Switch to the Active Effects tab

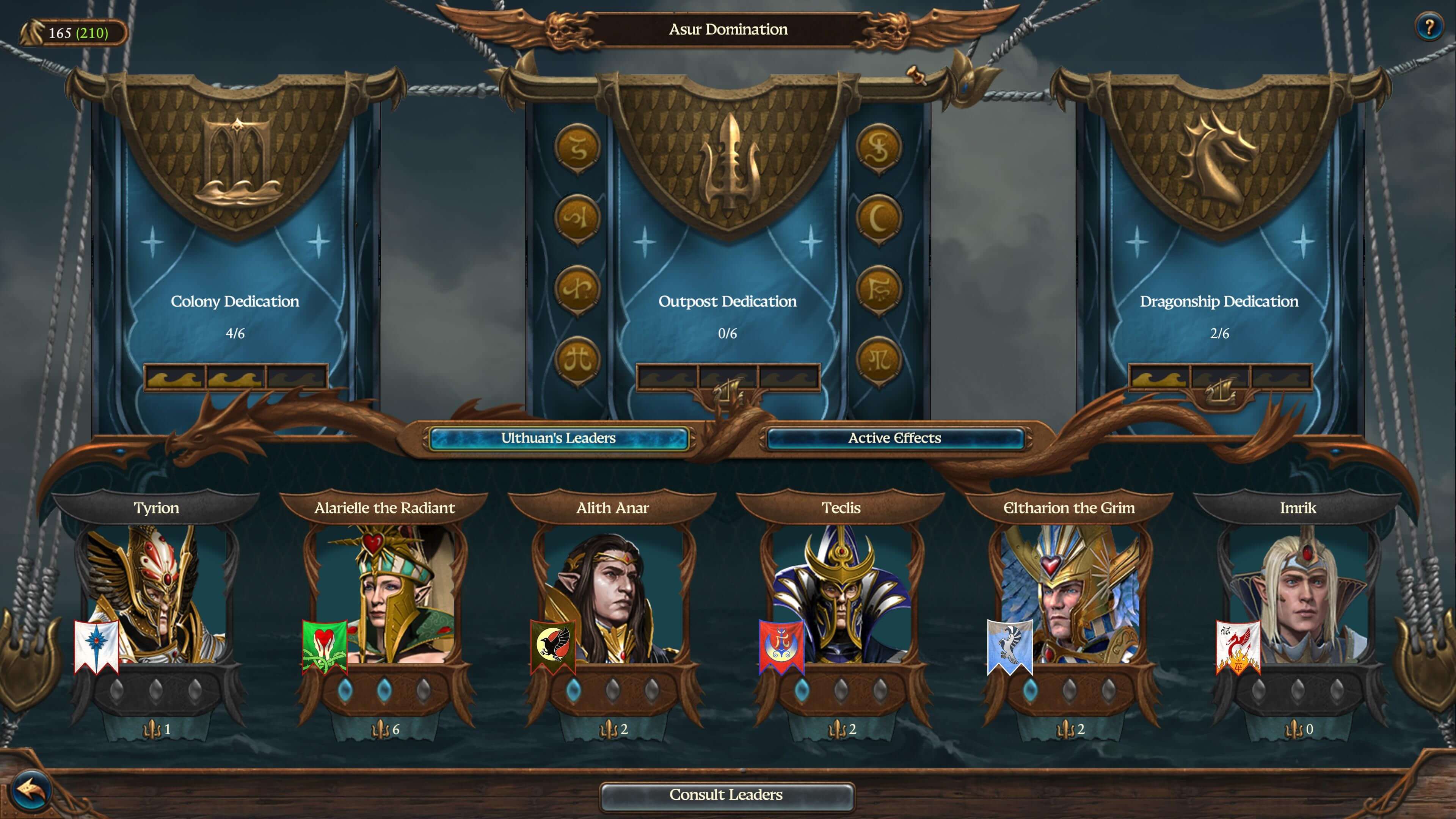[894, 438]
